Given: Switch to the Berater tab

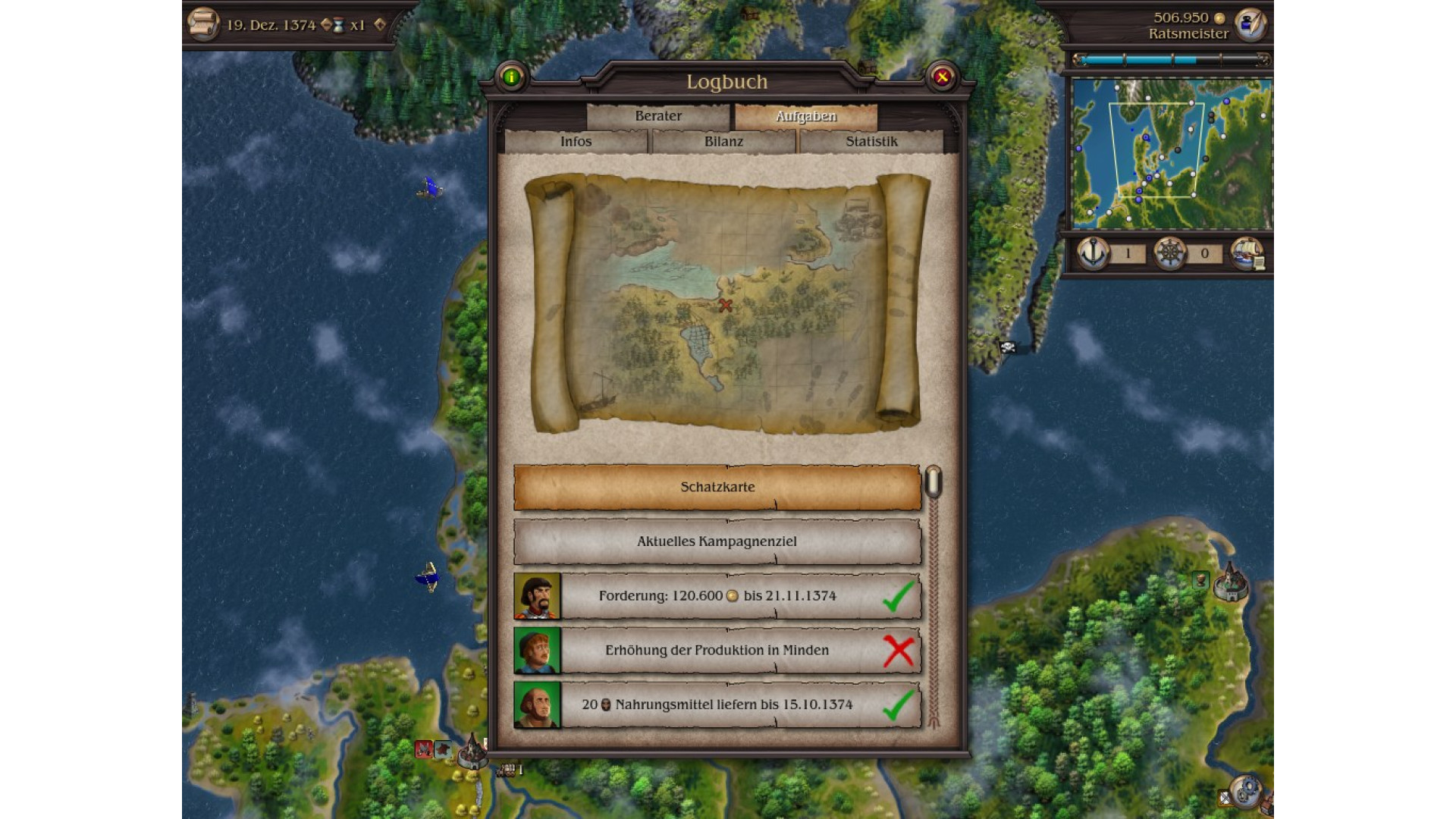Looking at the screenshot, I should tap(657, 116).
